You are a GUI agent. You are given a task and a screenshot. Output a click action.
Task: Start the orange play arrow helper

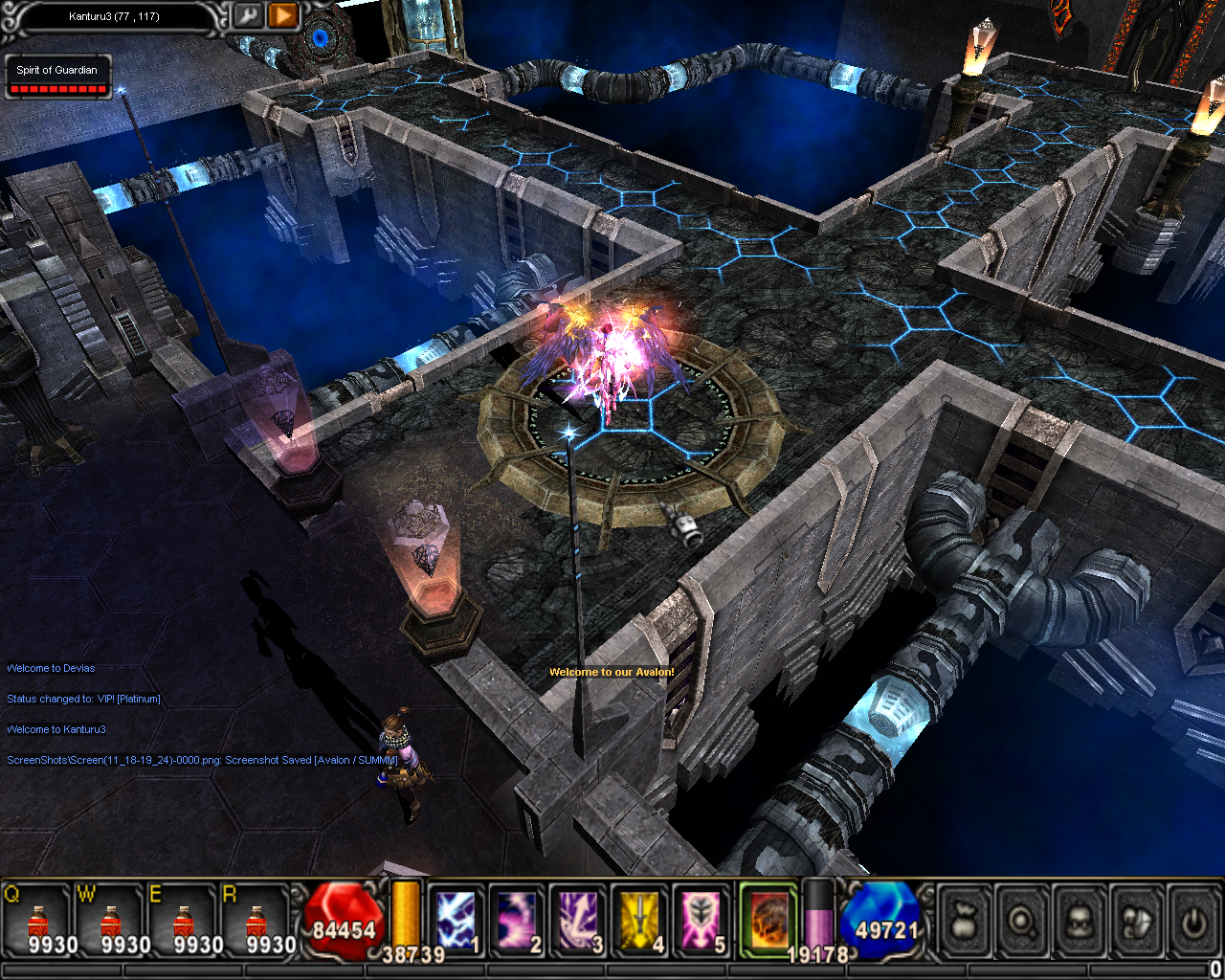[x=283, y=16]
